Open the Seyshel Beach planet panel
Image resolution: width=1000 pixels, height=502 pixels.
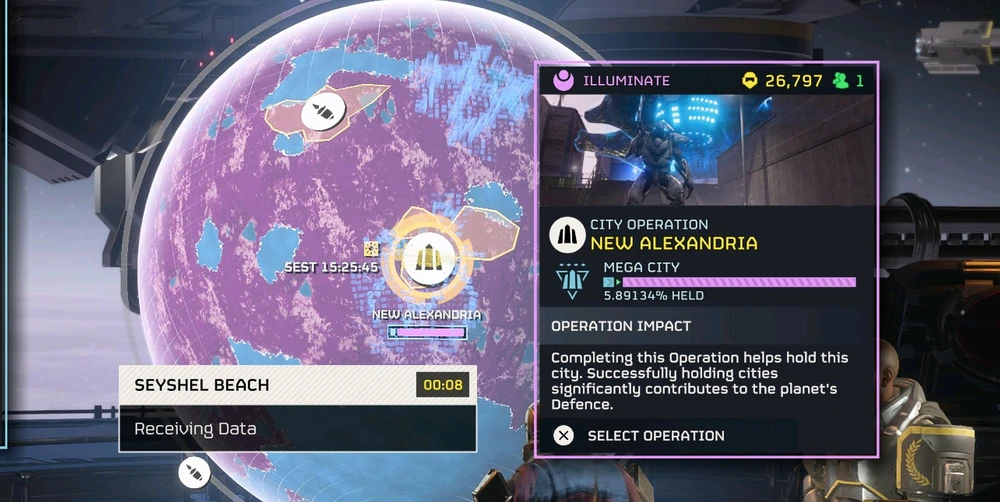(297, 407)
